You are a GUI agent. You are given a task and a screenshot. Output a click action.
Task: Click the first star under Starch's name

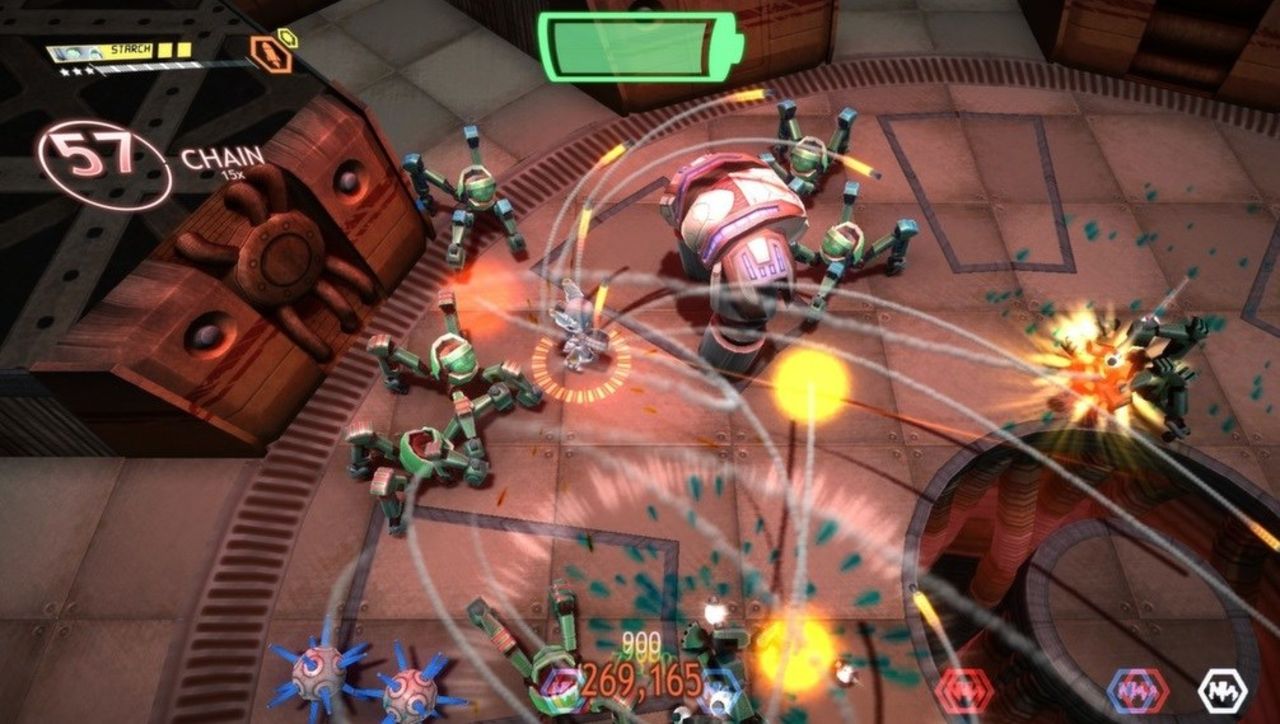click(62, 69)
